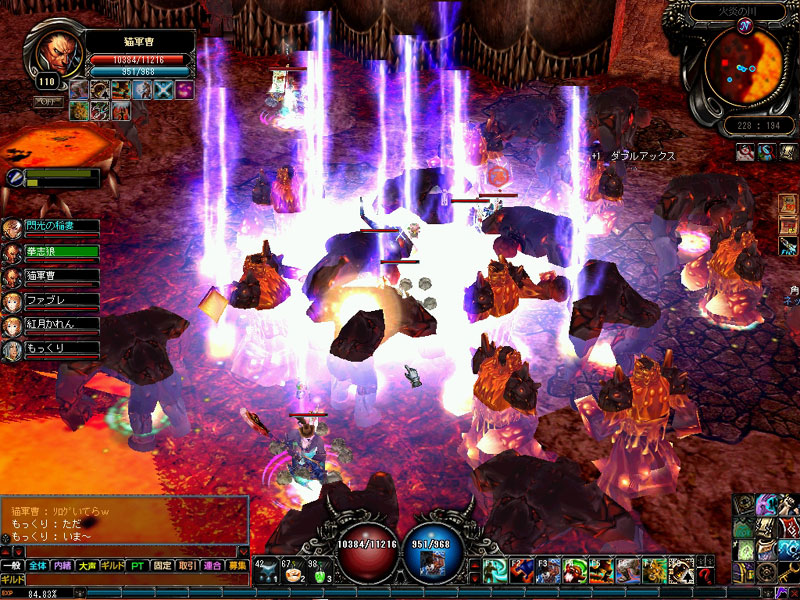Image resolution: width=800 pixels, height=600 pixels.
Task: Select the 全体 chat tab
Action: point(37,566)
